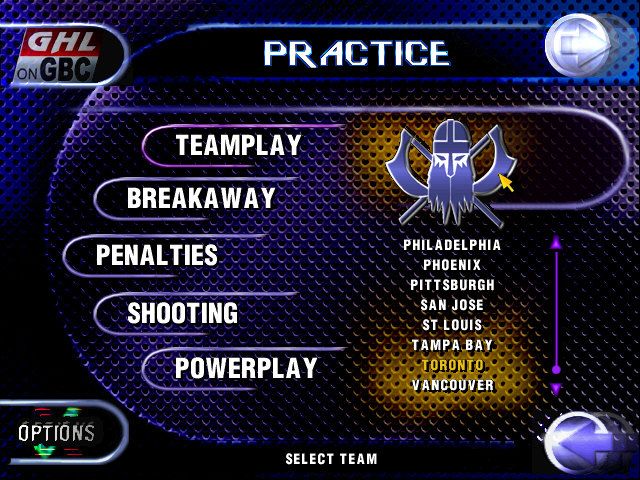Select Tampa Bay from the list

point(451,345)
